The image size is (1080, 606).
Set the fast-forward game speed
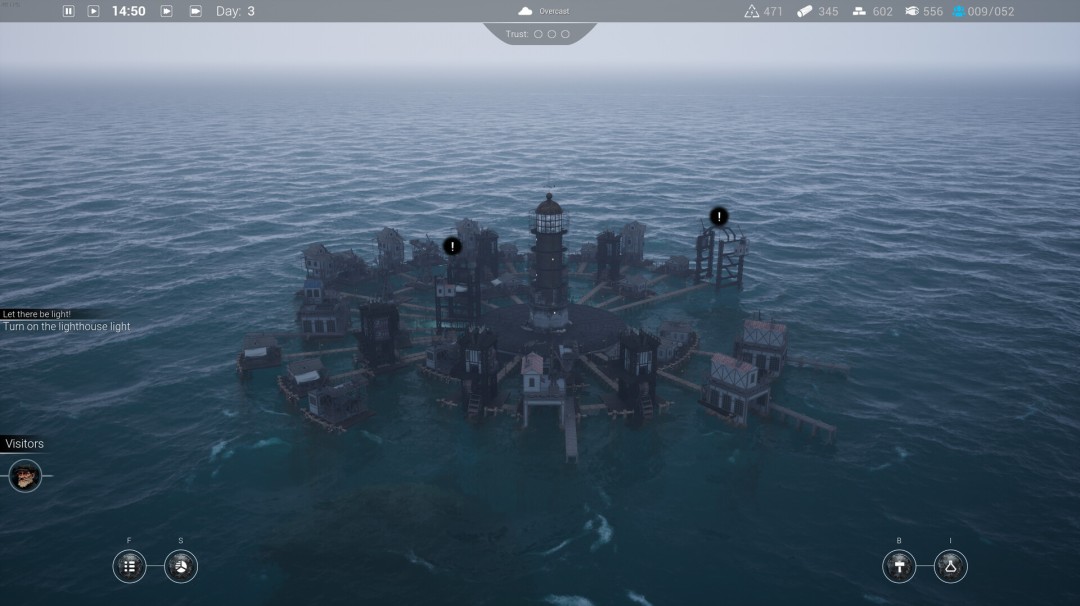tap(167, 11)
